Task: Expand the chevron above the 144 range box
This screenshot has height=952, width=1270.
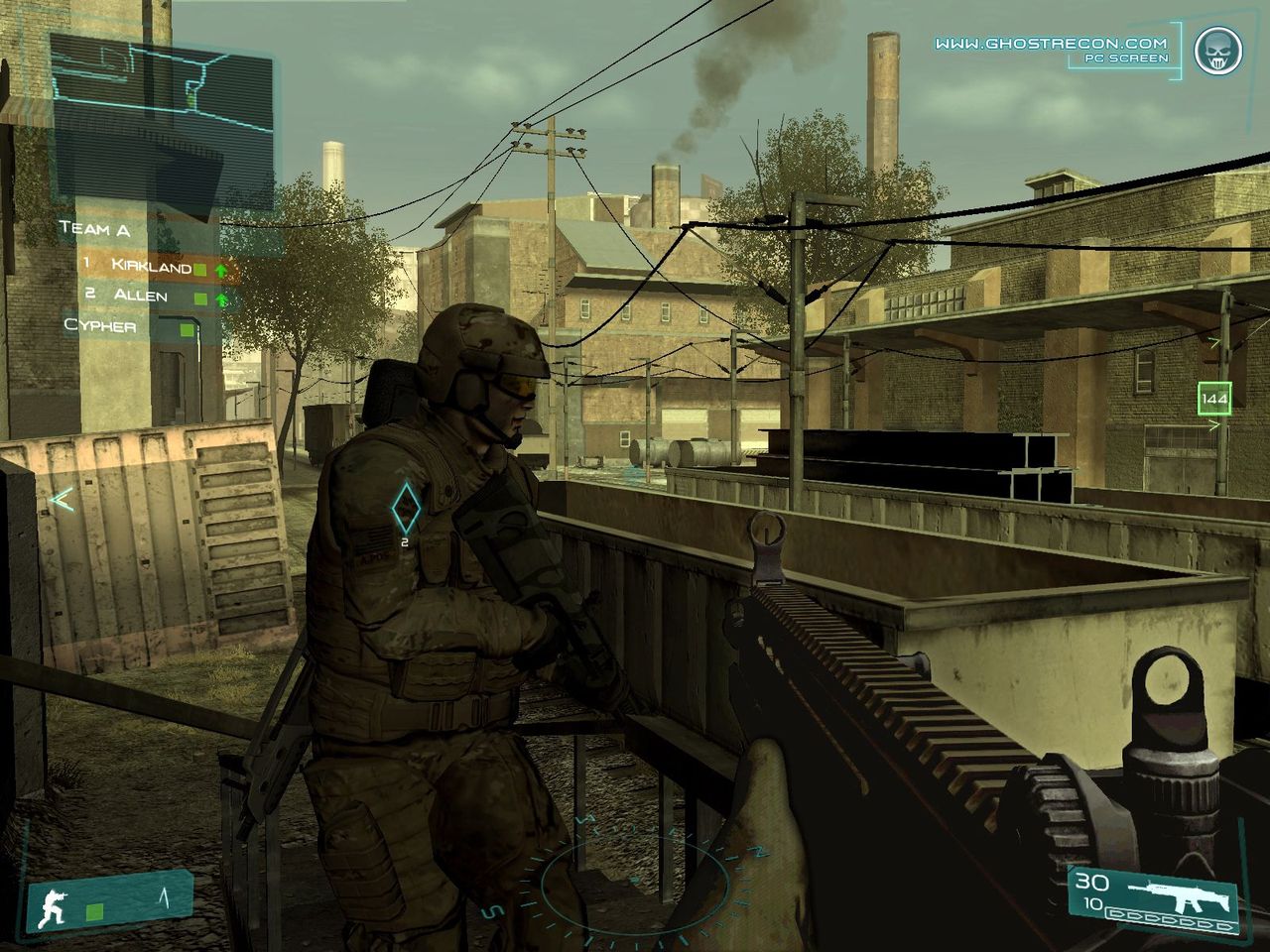Action: pyautogui.click(x=1213, y=341)
